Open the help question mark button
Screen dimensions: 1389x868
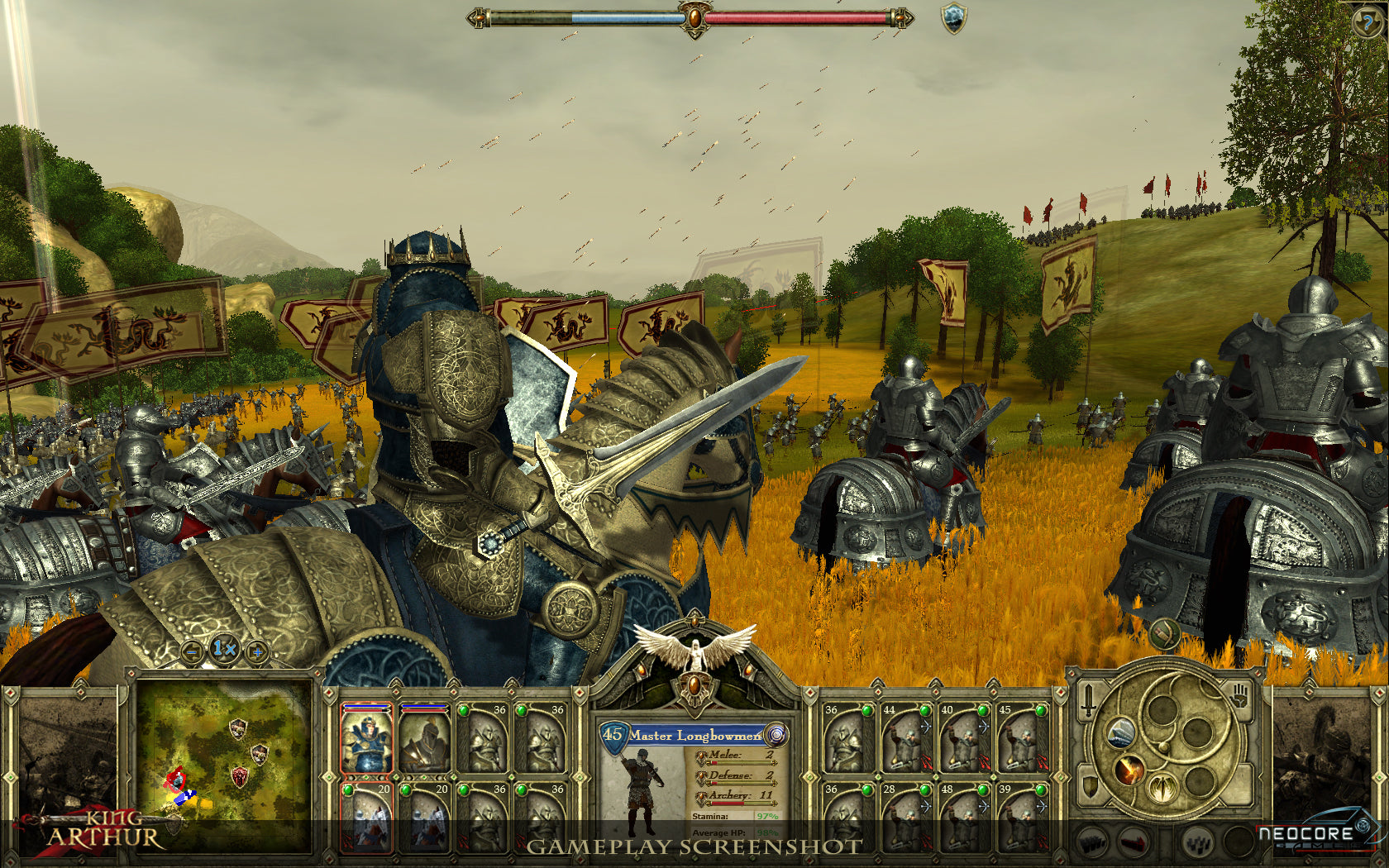click(x=1367, y=21)
